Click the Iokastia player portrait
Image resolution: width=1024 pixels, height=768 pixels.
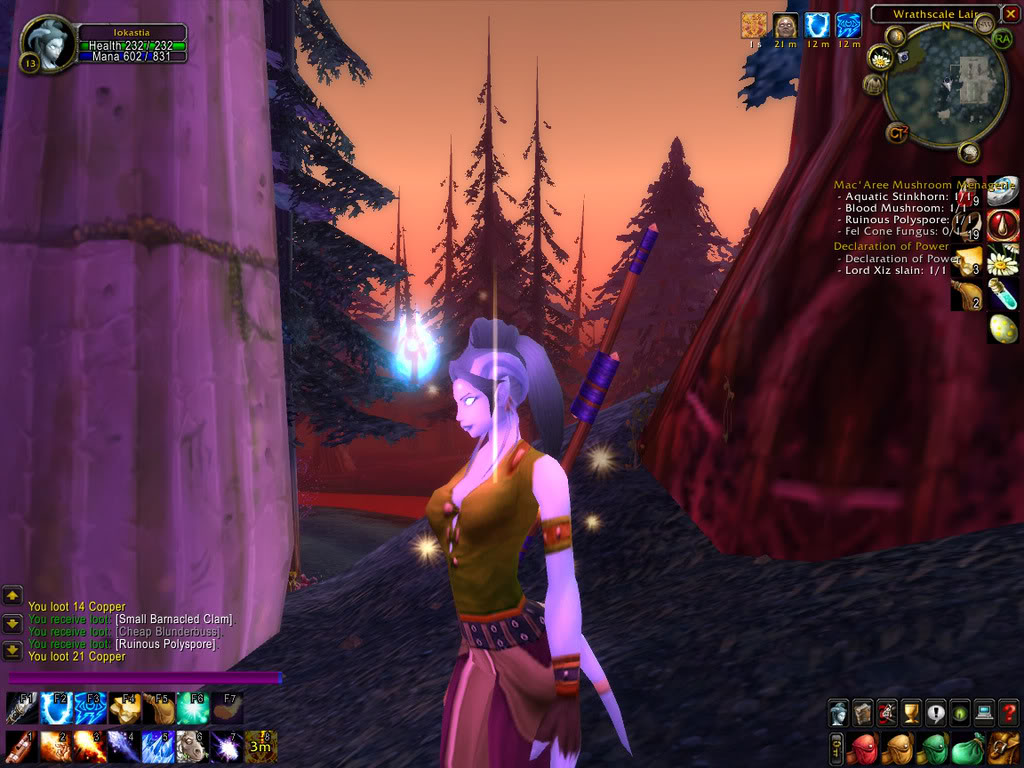click(x=46, y=44)
